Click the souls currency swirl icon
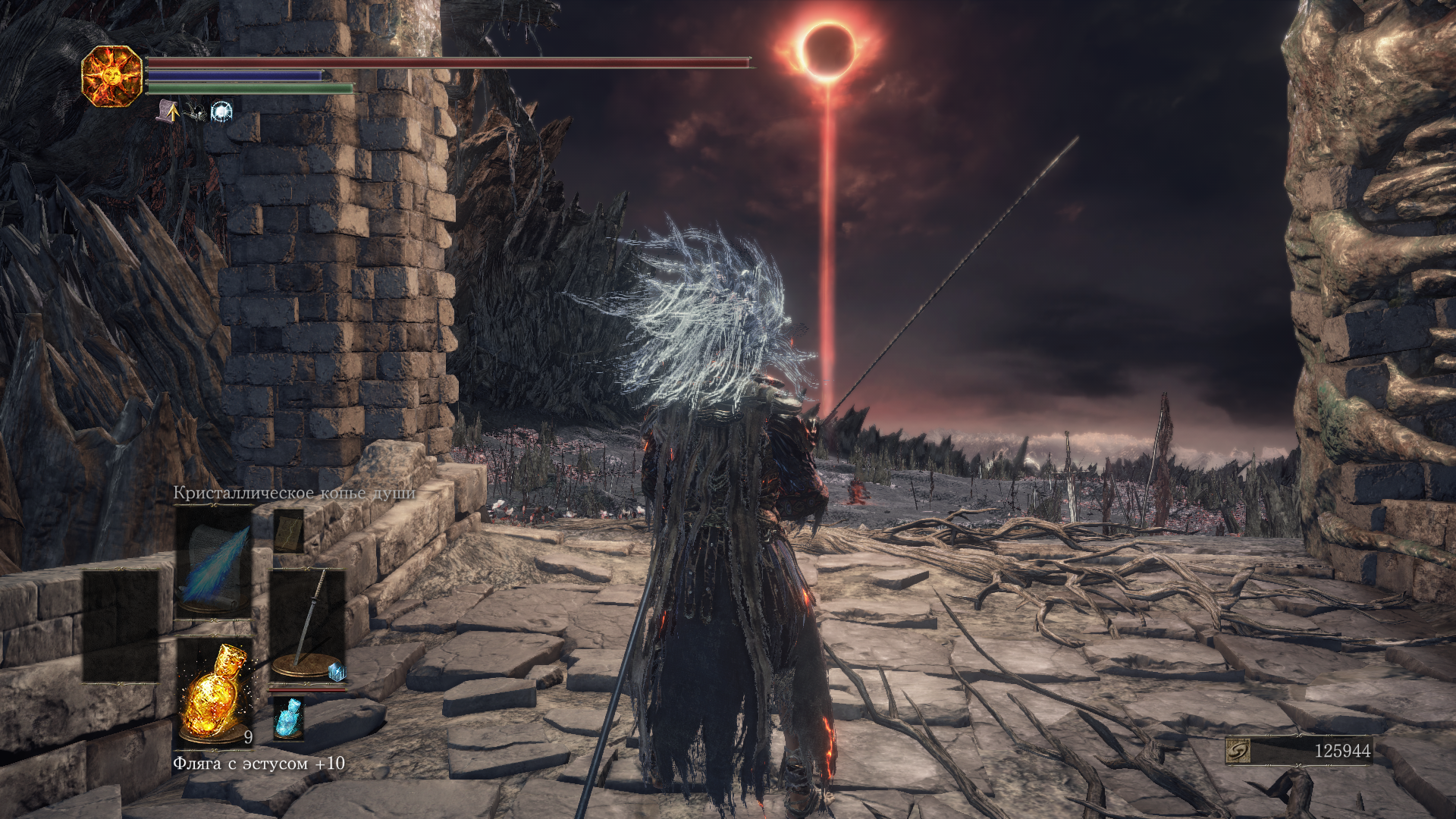This screenshot has height=819, width=1456. pos(1238,751)
